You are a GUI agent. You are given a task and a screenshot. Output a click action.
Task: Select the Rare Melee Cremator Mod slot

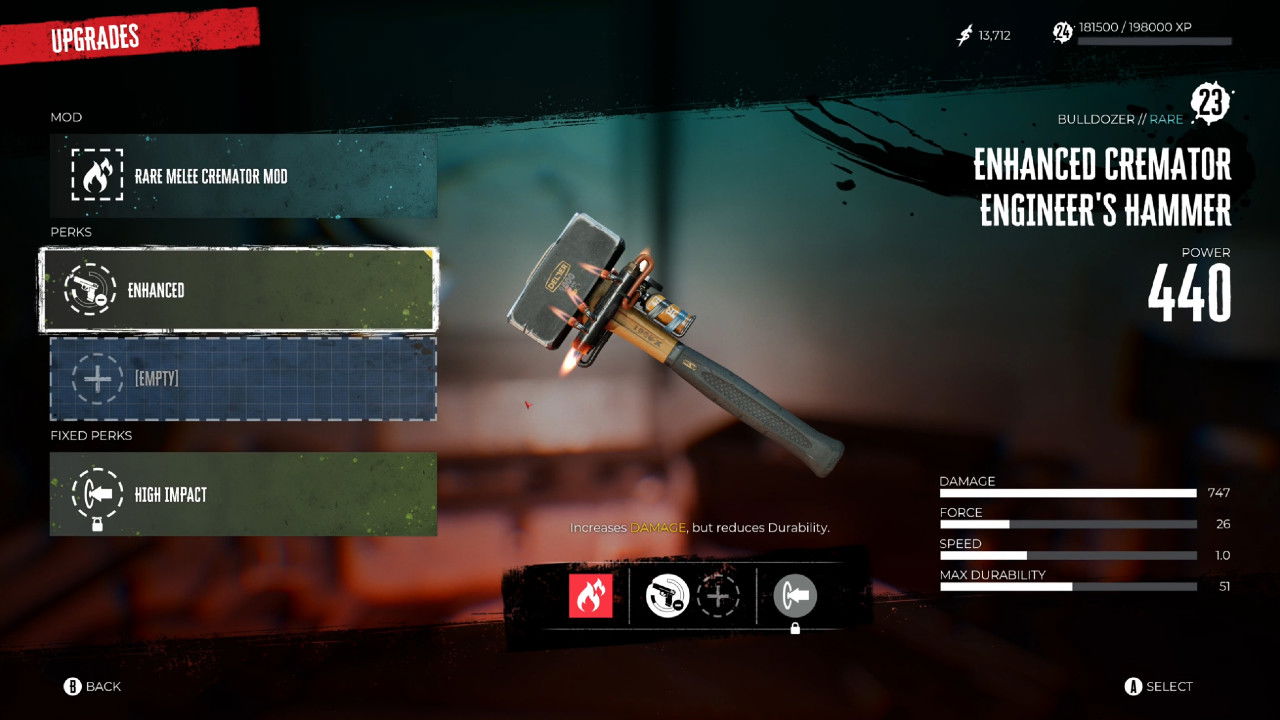[x=243, y=176]
